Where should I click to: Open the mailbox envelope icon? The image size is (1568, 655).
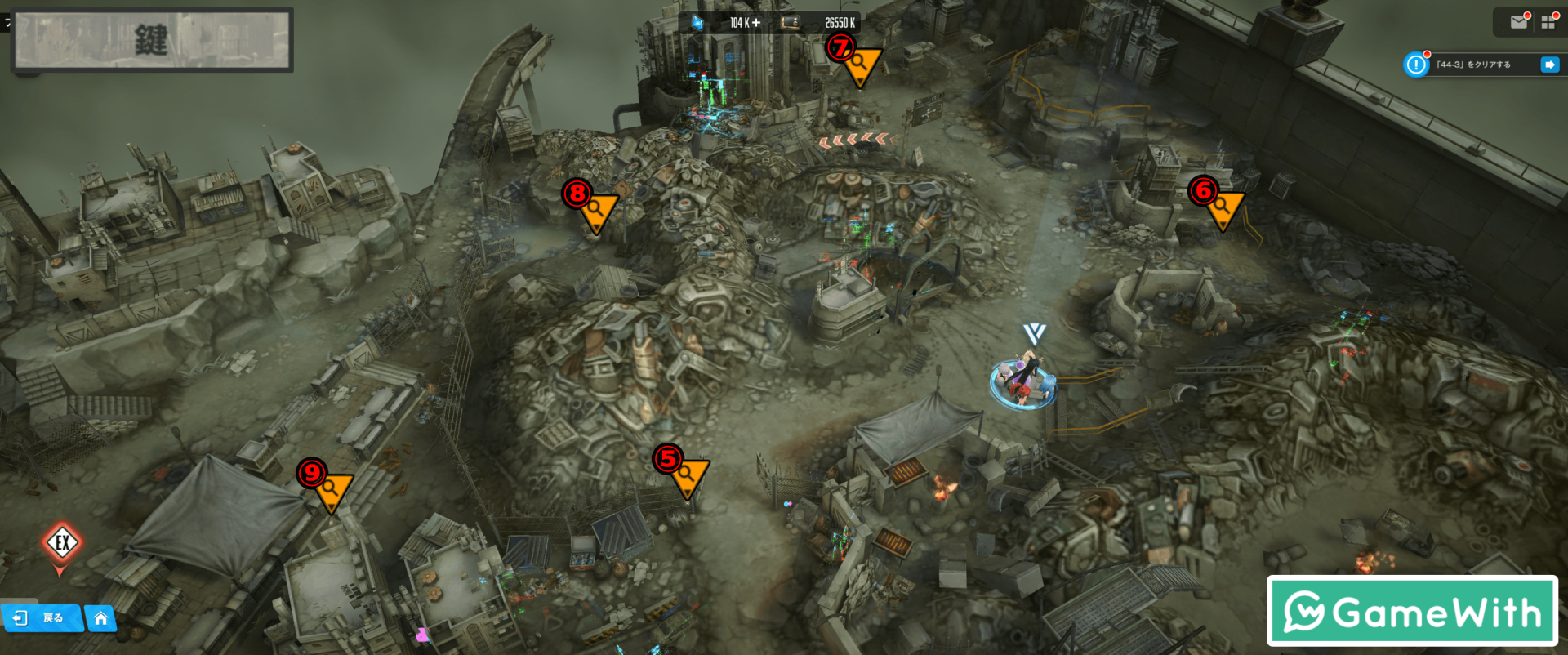1519,22
